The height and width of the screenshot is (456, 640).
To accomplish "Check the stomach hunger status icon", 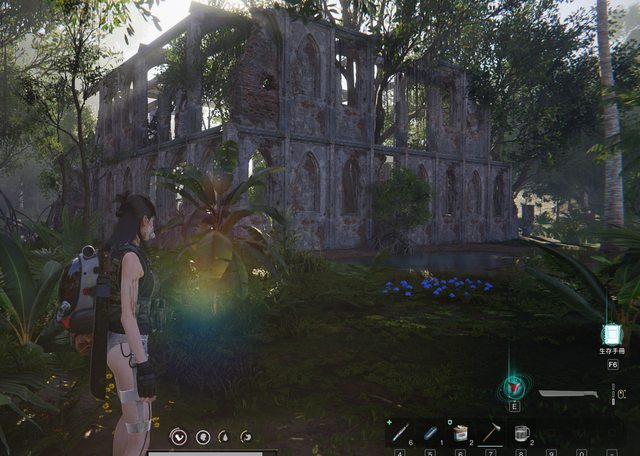I will (x=246, y=436).
